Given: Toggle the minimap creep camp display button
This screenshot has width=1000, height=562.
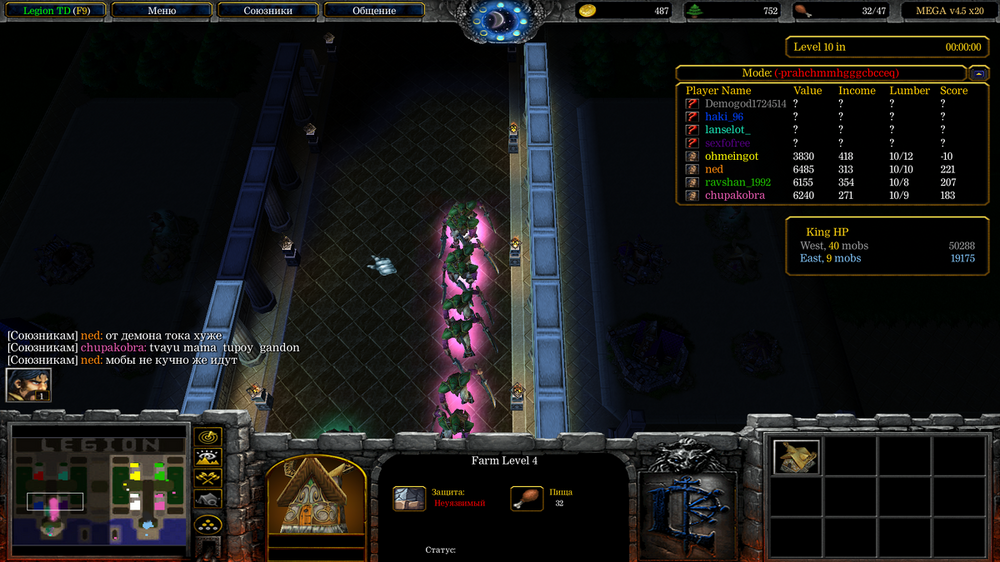Looking at the screenshot, I should tap(208, 500).
